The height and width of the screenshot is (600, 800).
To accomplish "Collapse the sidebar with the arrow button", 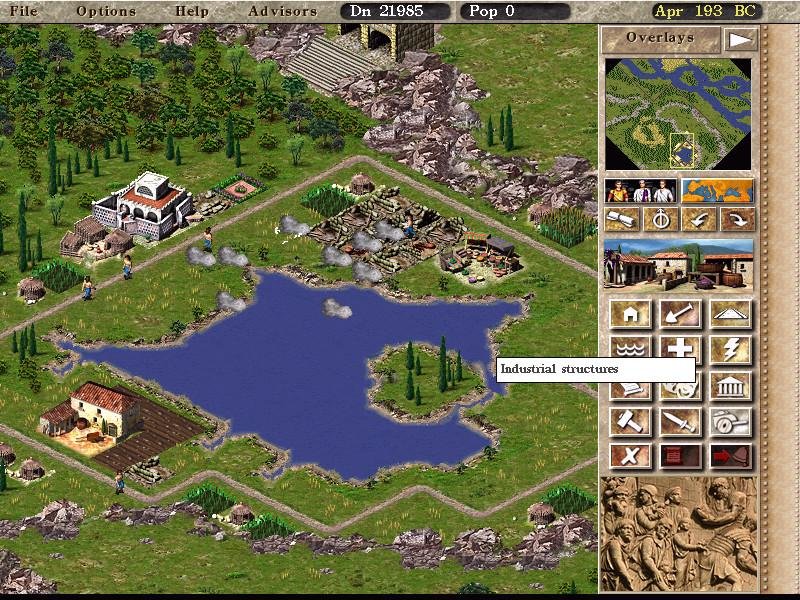I will point(740,39).
